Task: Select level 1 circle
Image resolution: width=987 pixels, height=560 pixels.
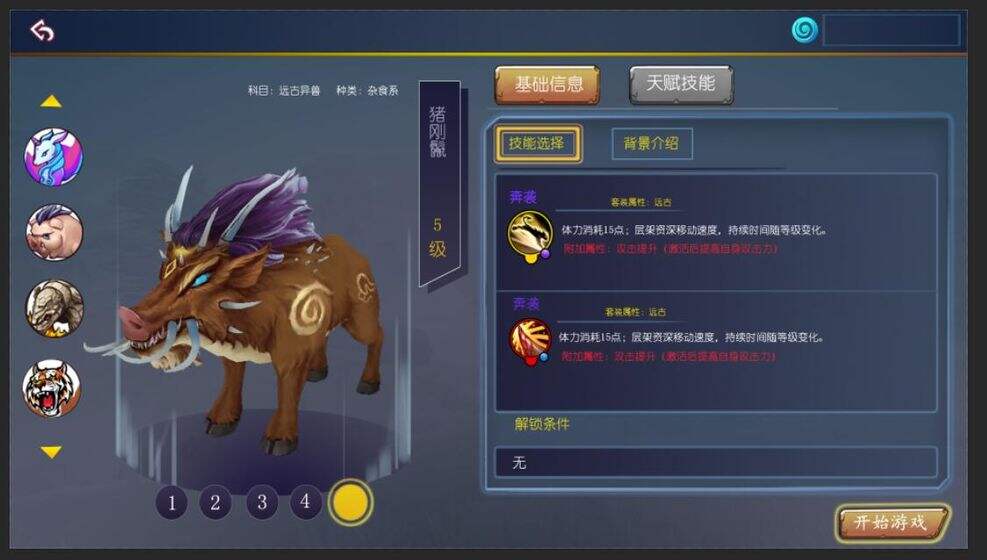Action: click(172, 502)
